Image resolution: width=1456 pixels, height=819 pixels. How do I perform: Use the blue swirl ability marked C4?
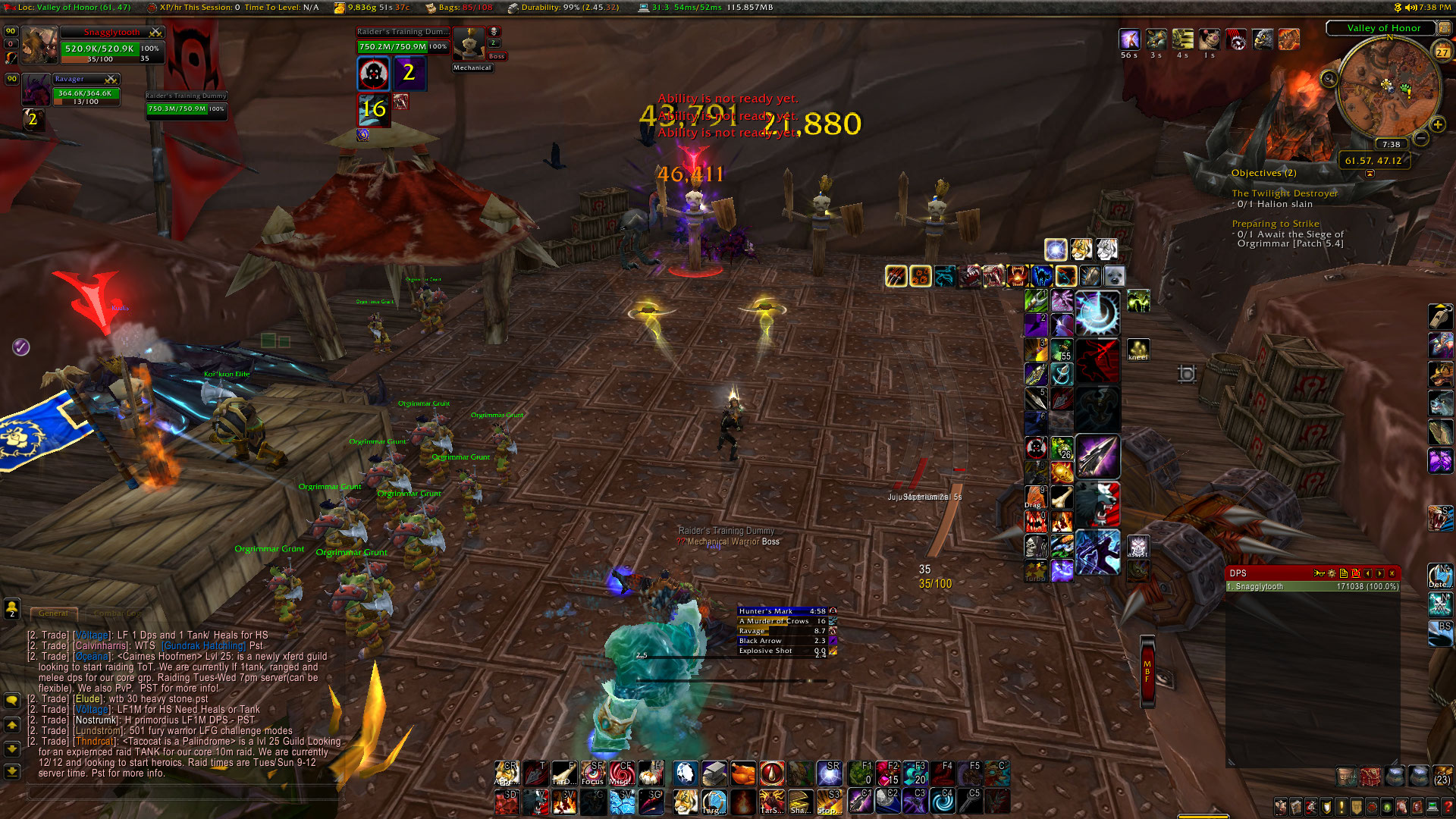[943, 801]
